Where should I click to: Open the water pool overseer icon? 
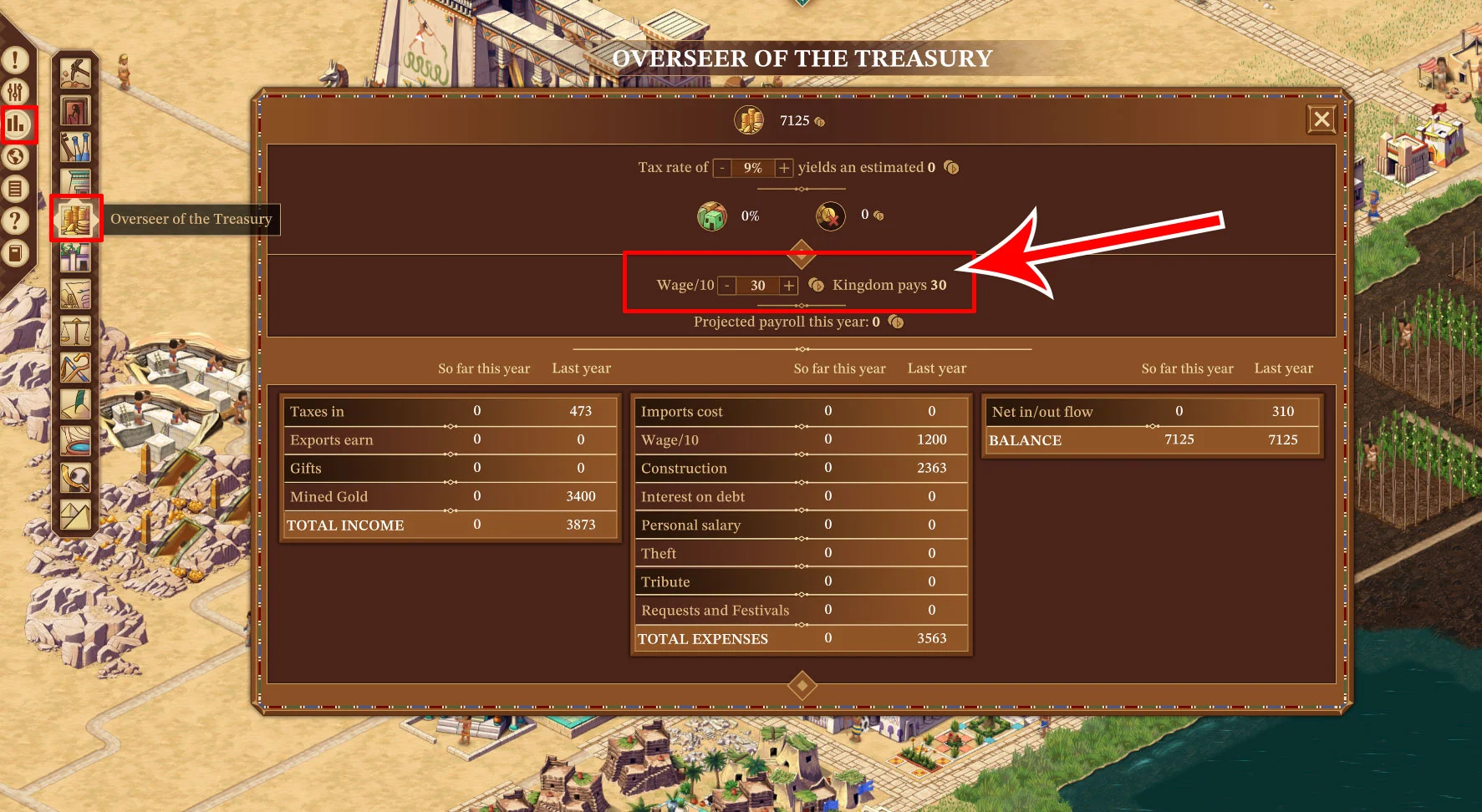pyautogui.click(x=75, y=441)
